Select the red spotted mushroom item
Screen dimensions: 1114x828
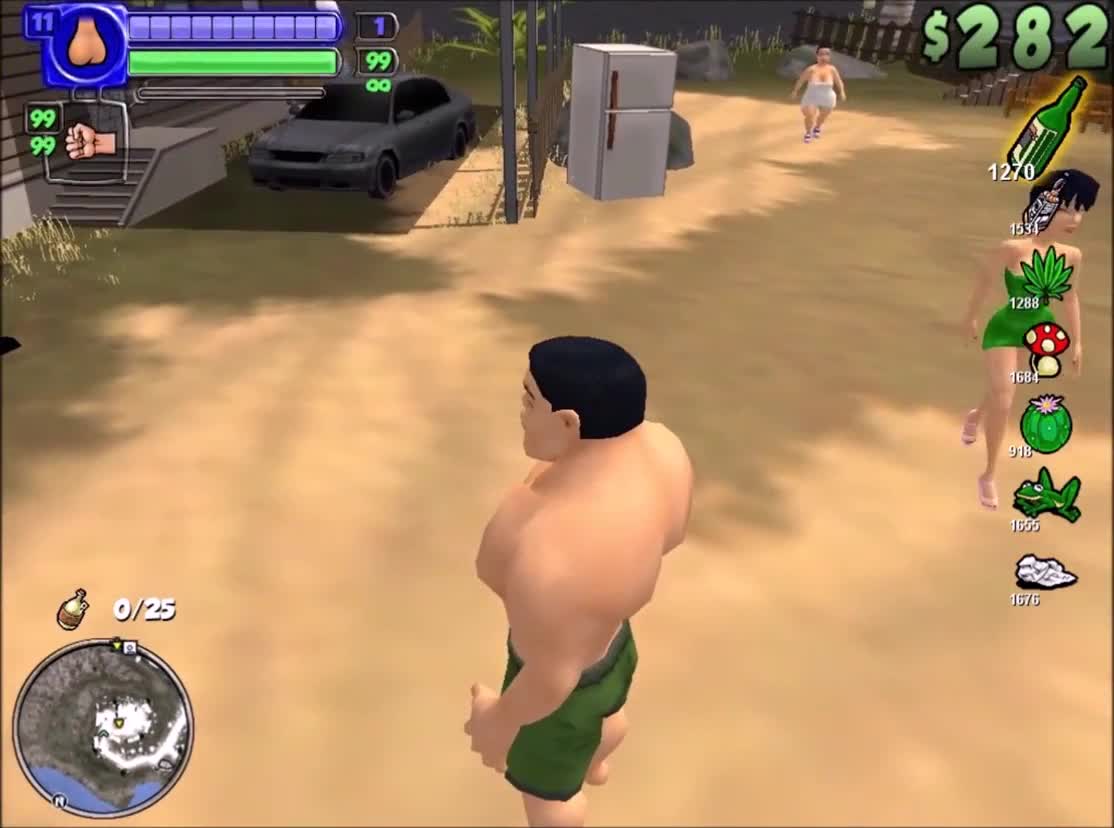coord(1046,347)
